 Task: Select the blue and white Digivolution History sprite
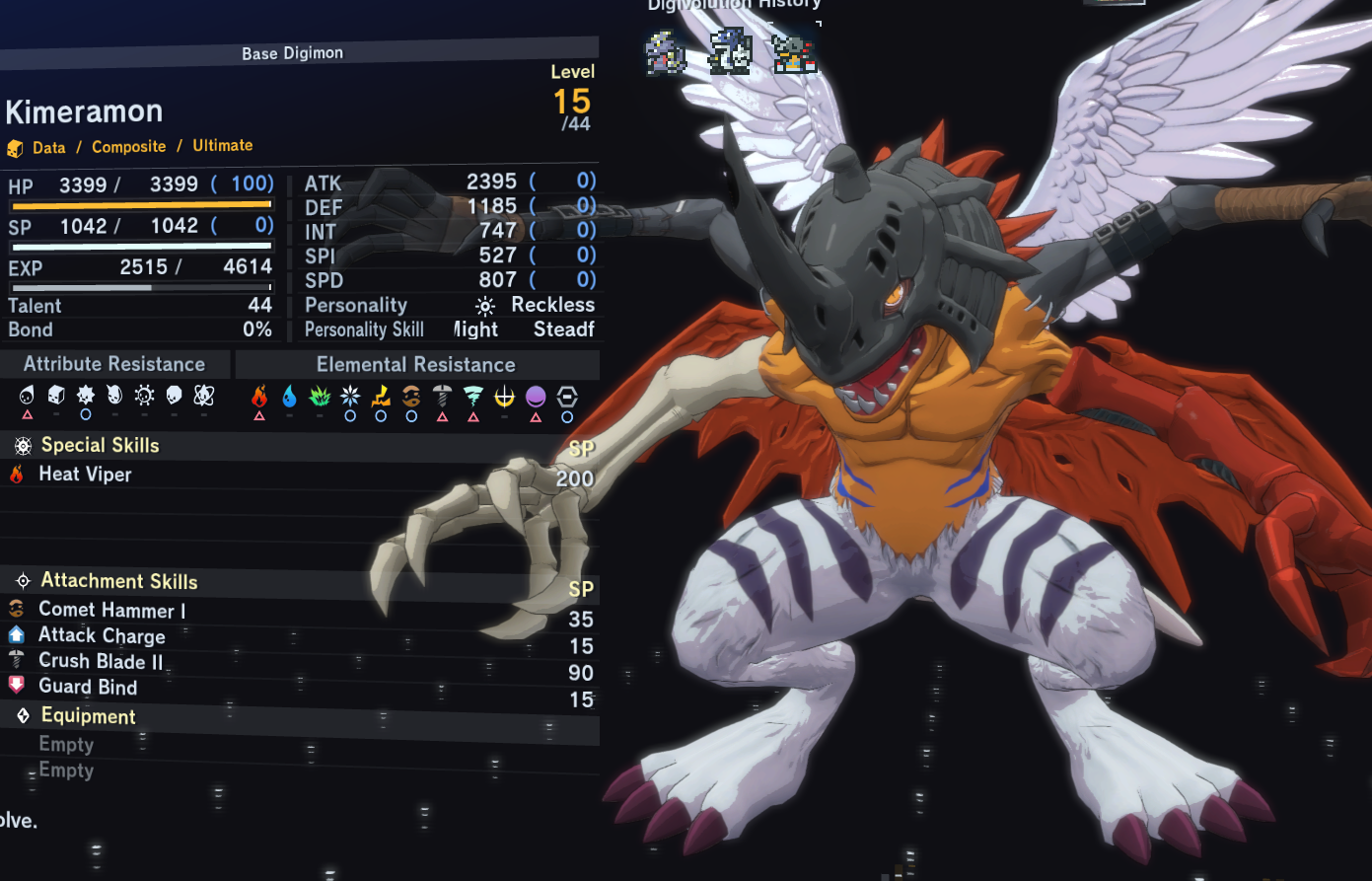pos(730,51)
